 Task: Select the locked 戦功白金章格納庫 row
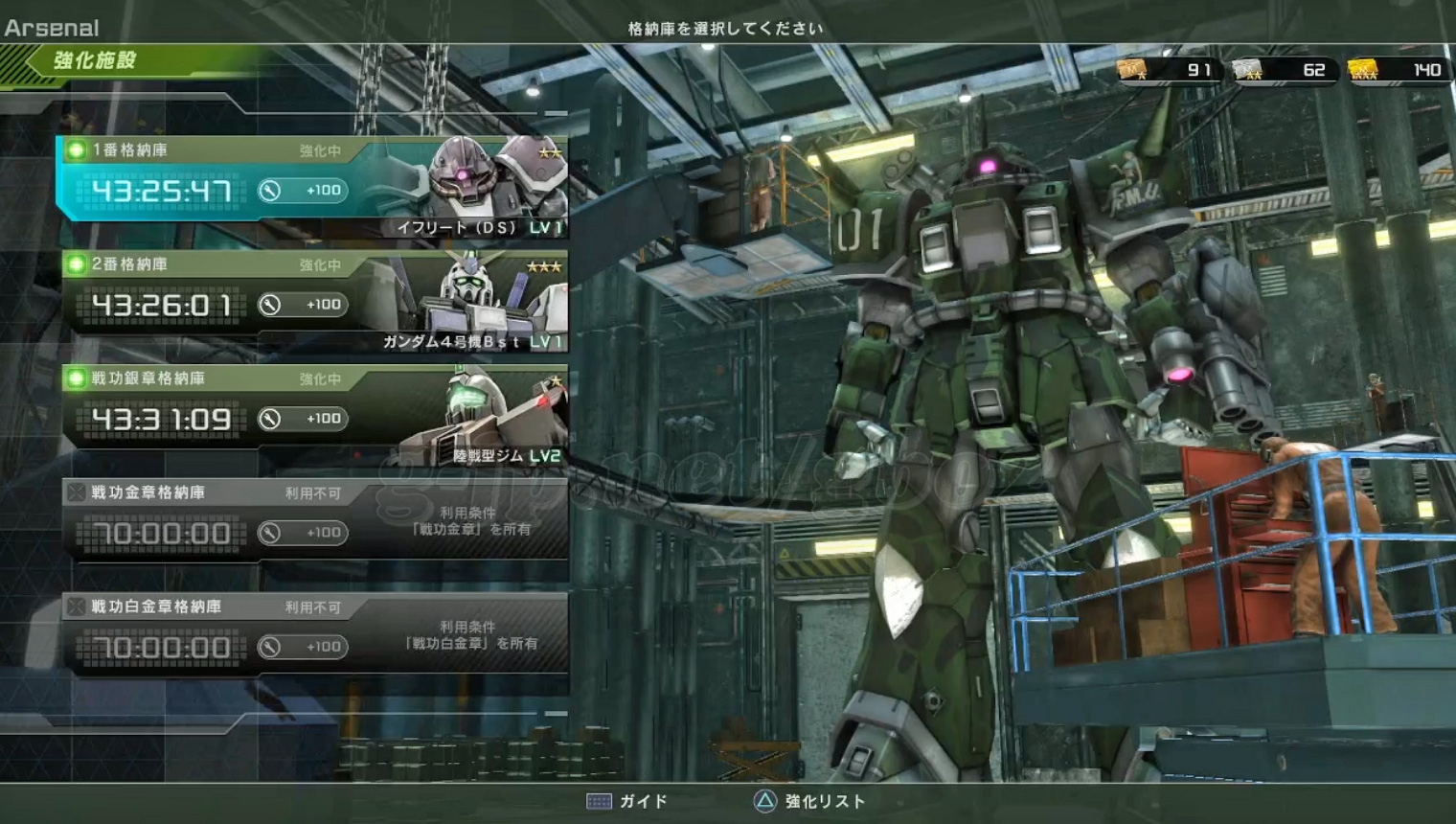312,634
